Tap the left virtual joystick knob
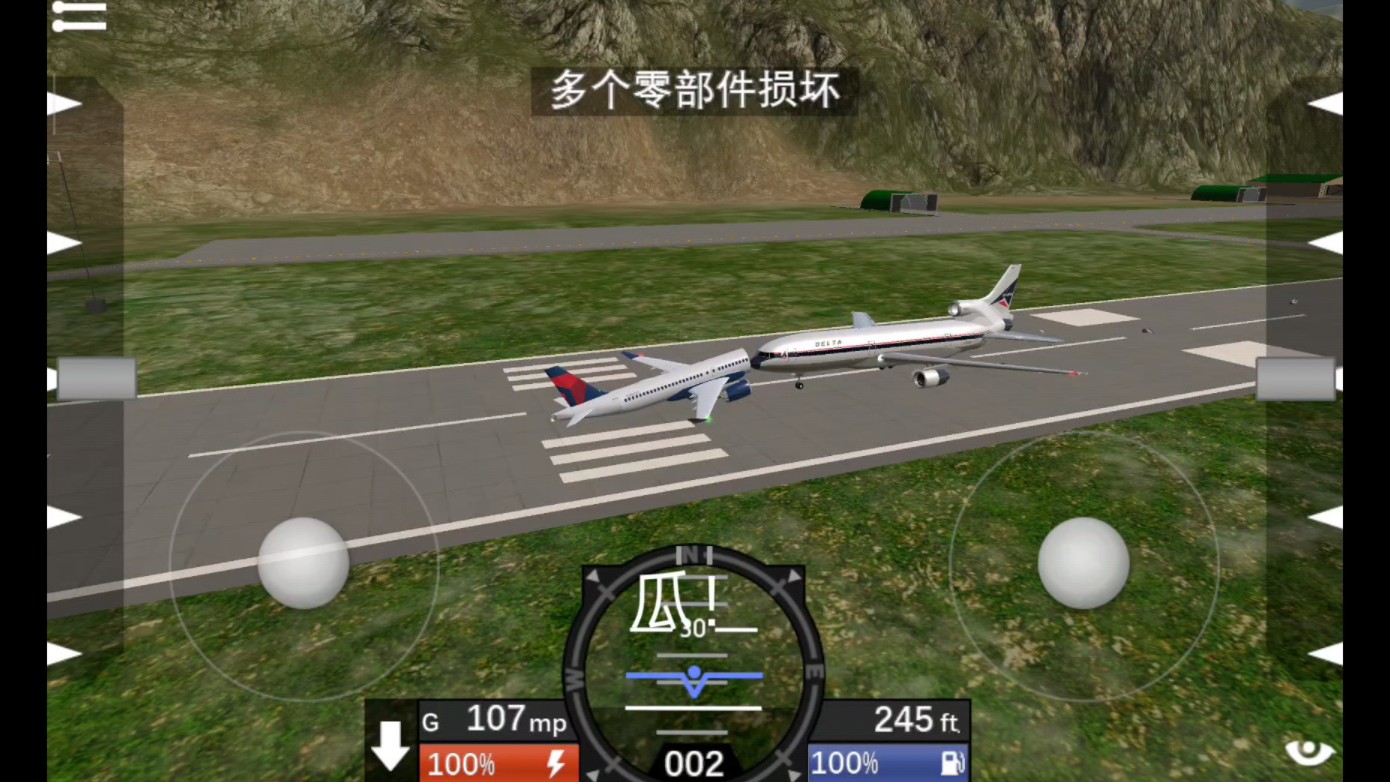1390x782 pixels. pos(303,565)
